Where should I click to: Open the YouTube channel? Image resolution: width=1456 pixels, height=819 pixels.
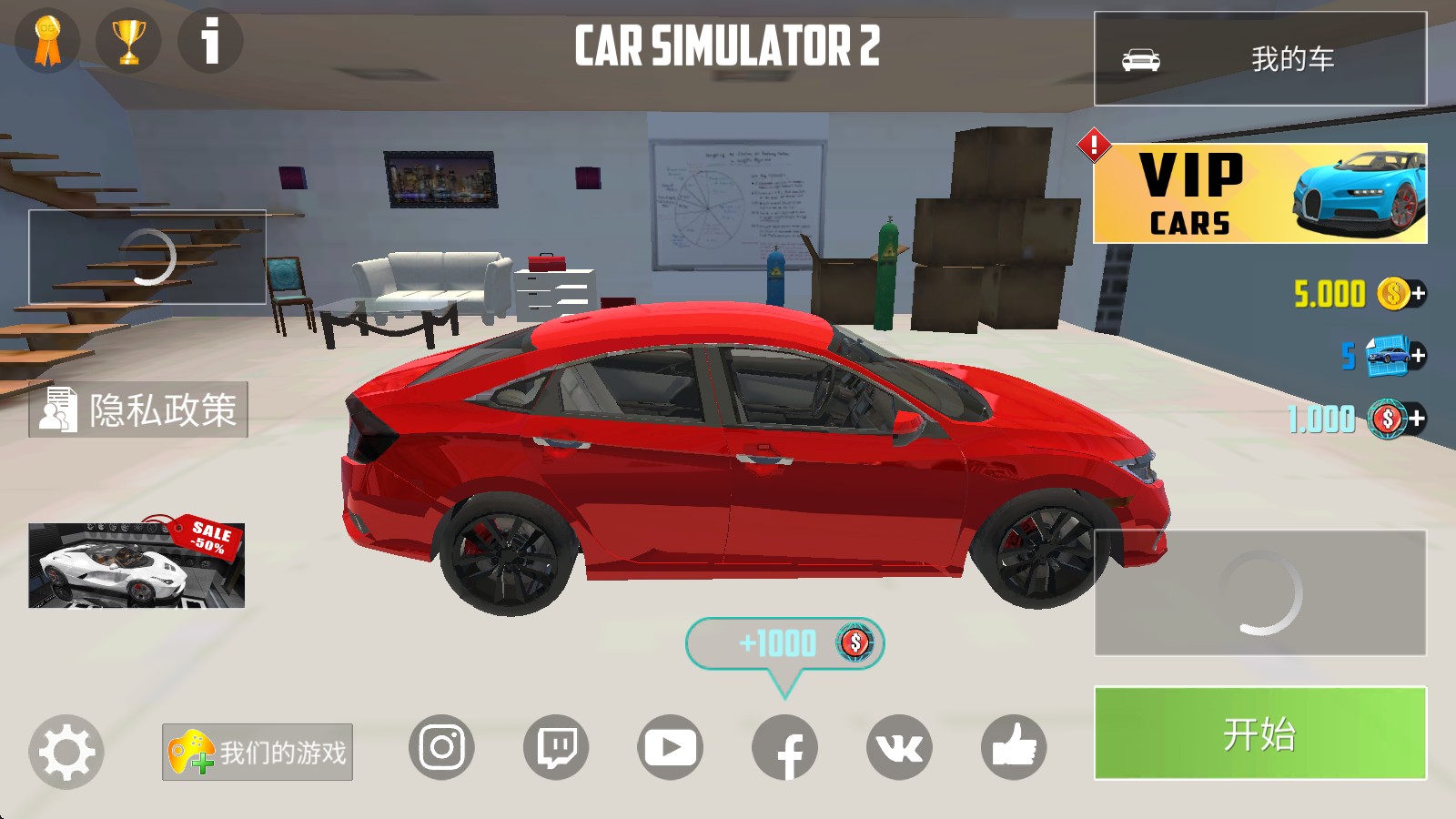click(x=670, y=748)
